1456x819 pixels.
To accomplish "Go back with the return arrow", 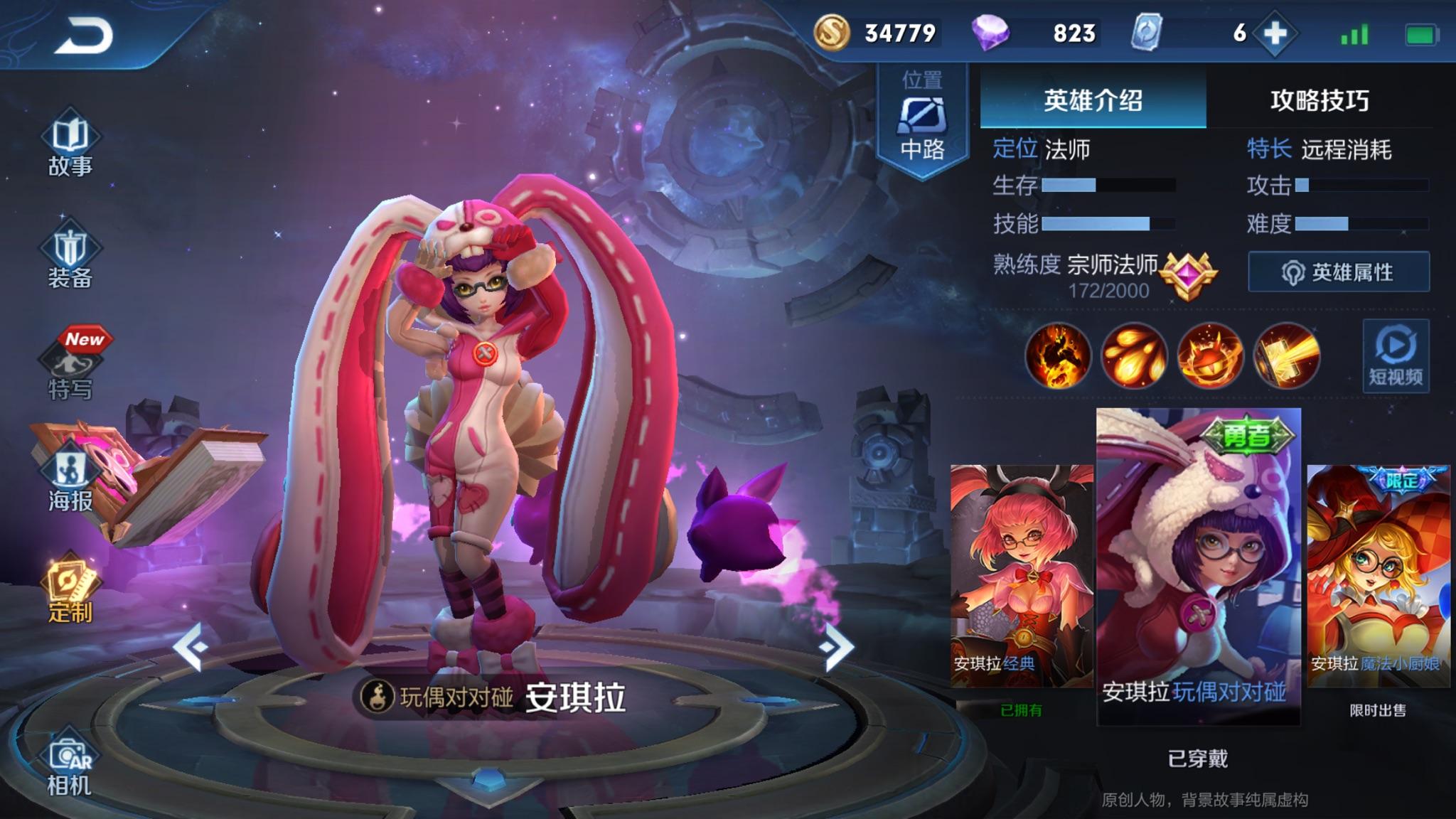I will (84, 36).
